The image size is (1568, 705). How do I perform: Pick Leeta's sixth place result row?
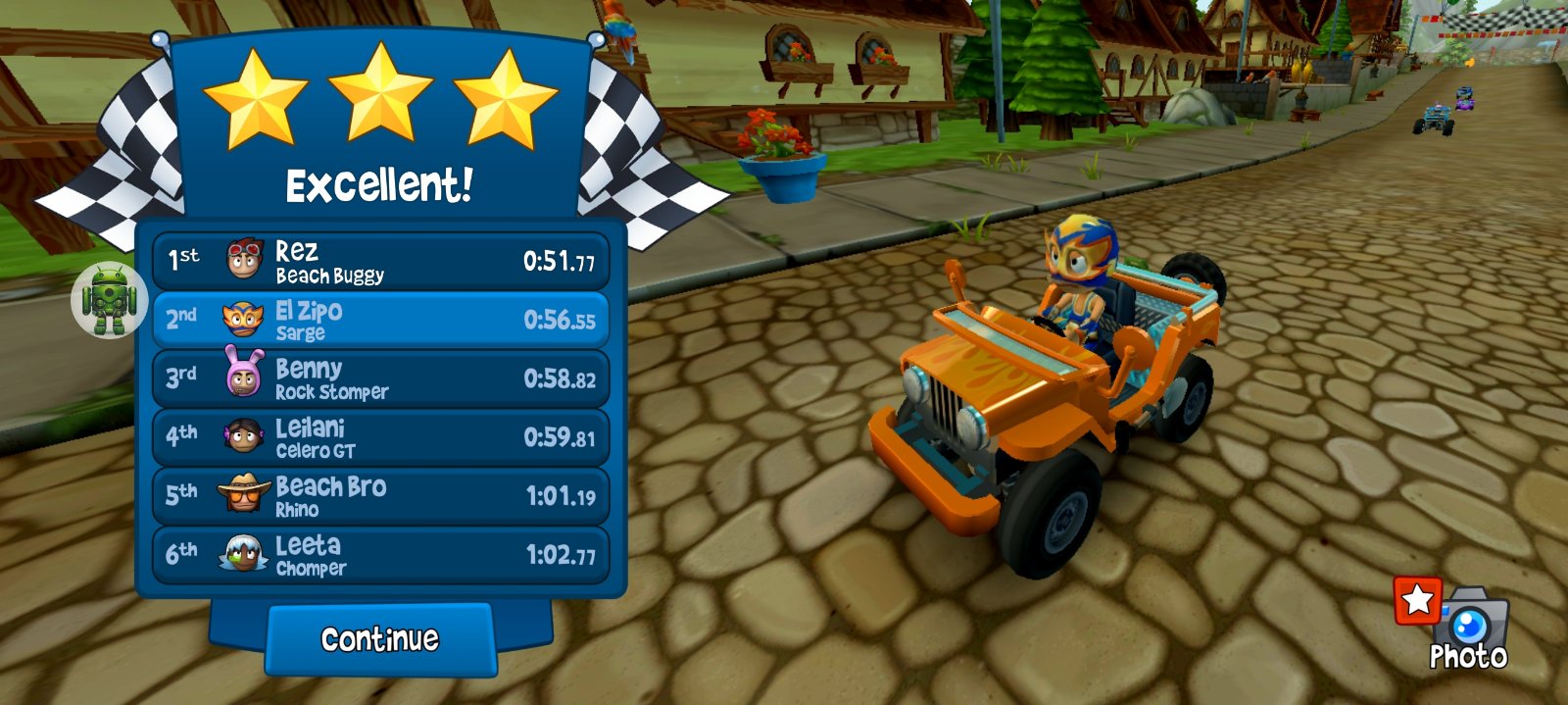click(380, 555)
